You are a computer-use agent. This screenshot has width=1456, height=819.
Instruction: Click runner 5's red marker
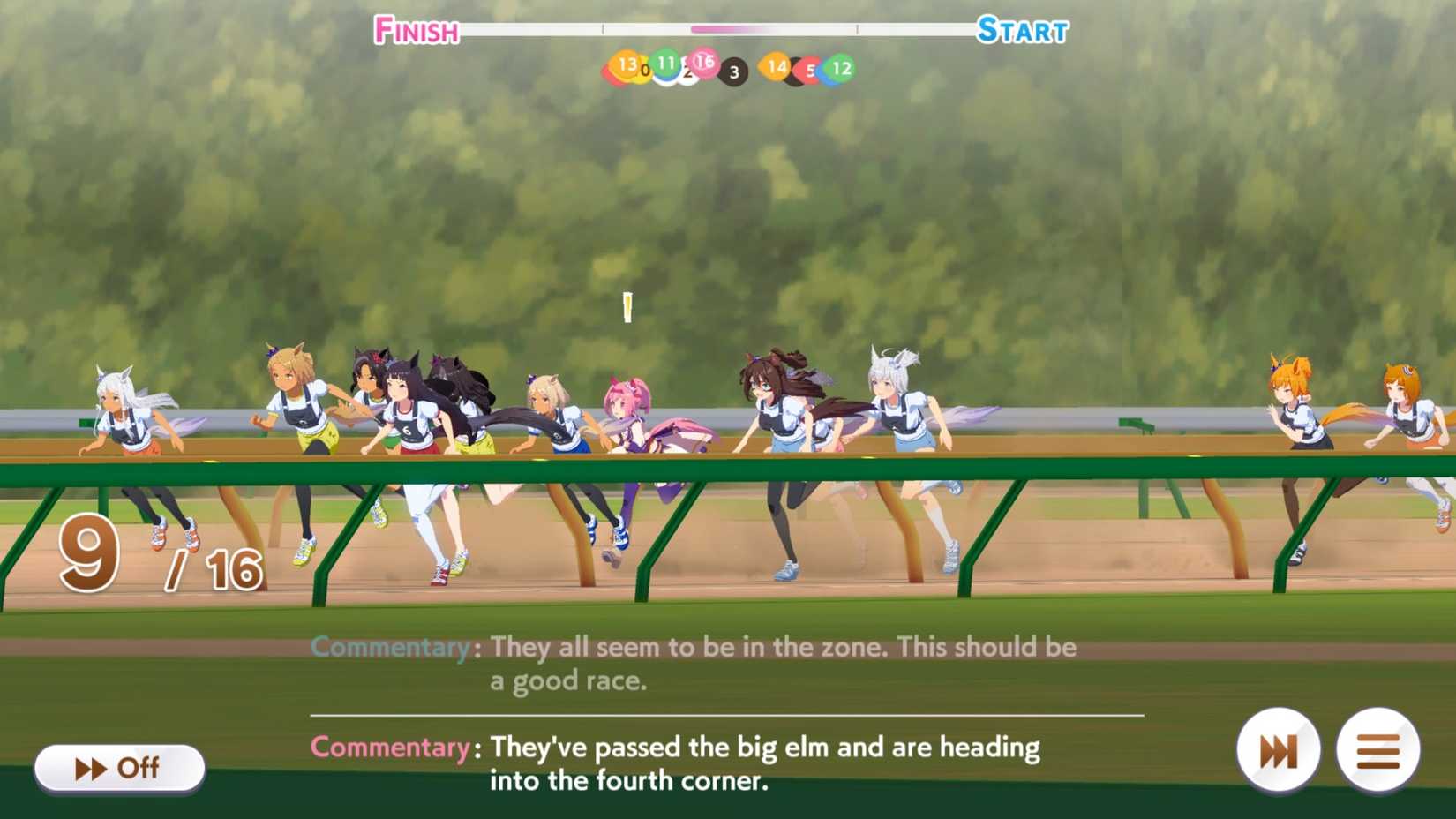point(809,70)
